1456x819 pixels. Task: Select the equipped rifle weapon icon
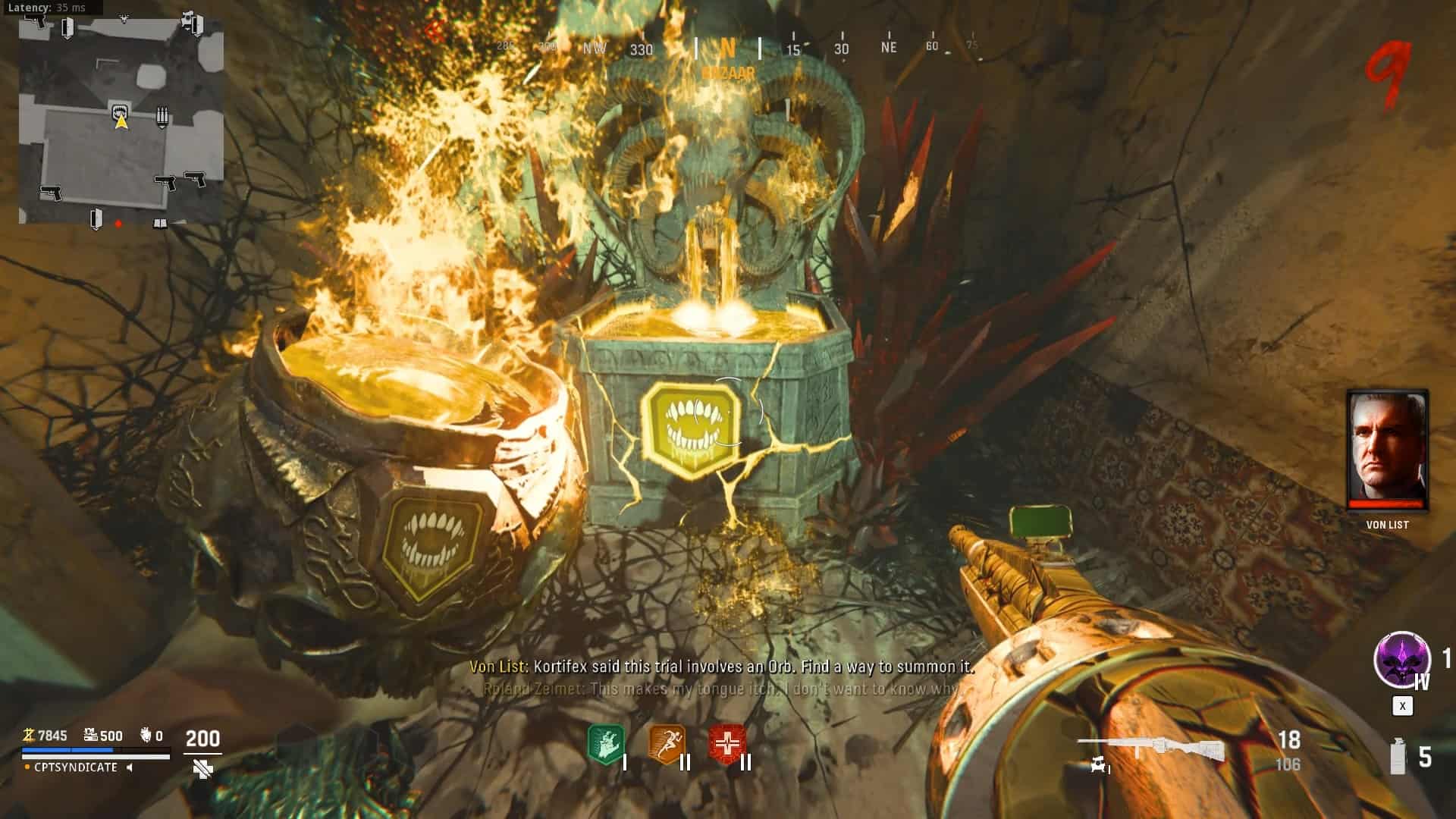[x=1150, y=748]
